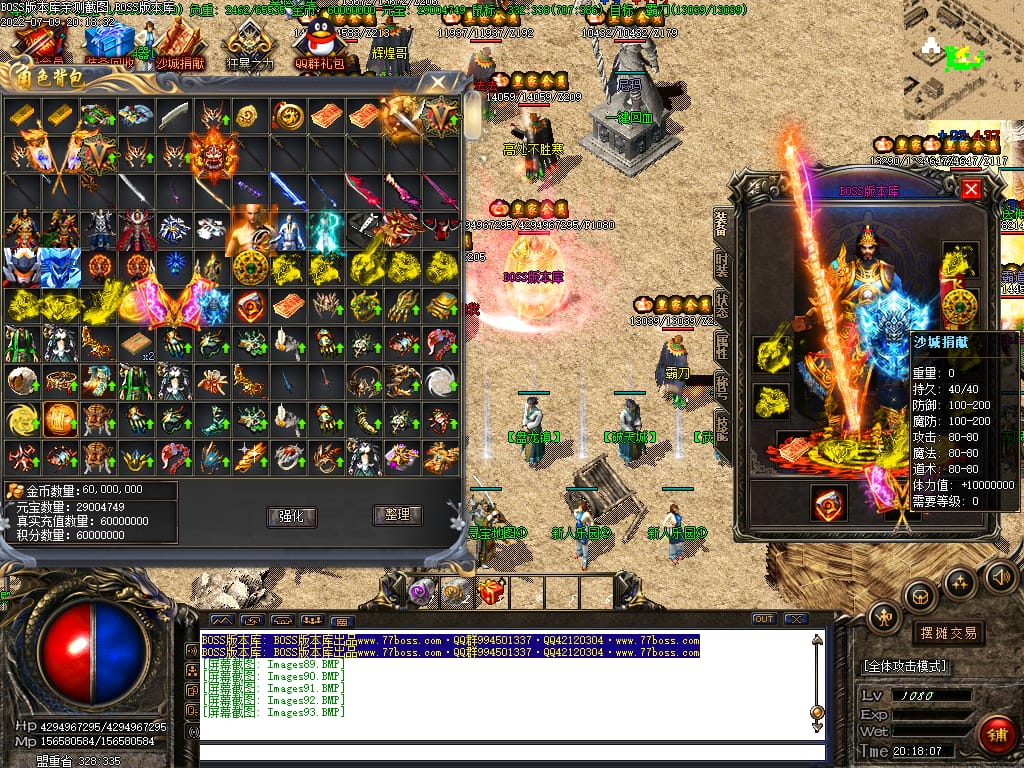Image resolution: width=1024 pixels, height=768 pixels.
Task: Open the 狂暴之力 berserk power icon
Action: 249,45
